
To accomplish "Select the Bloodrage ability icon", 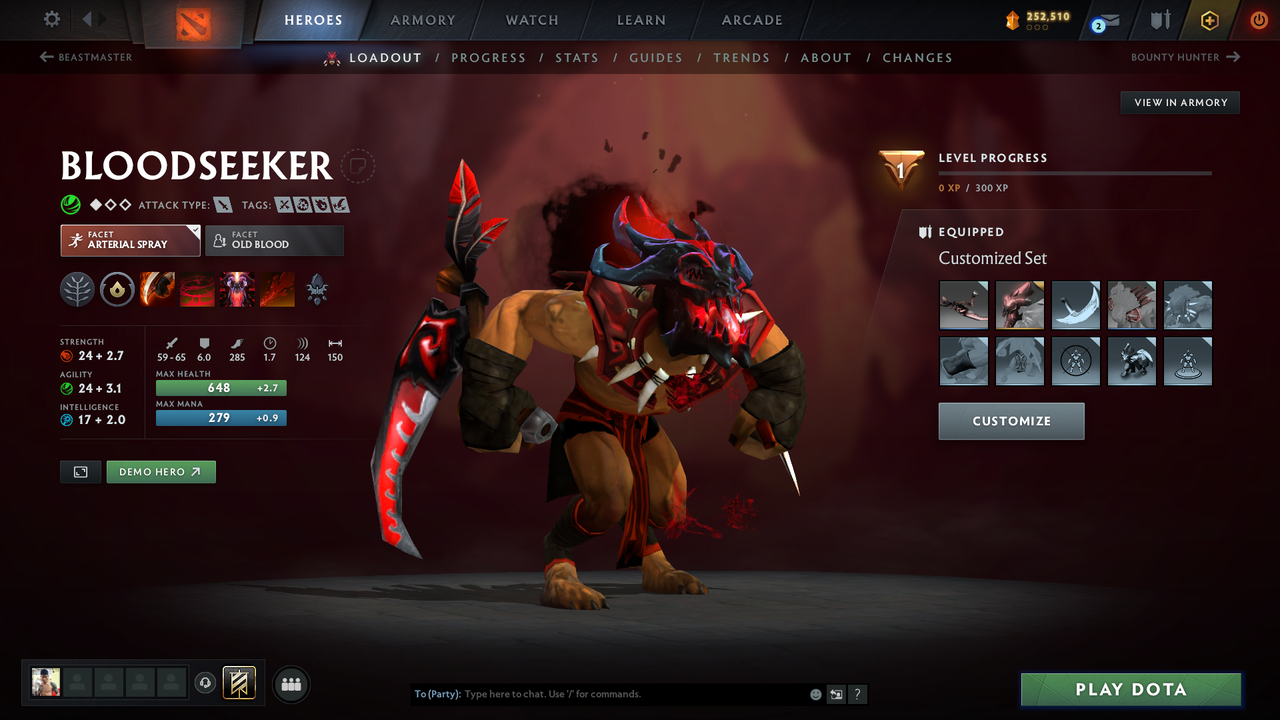I will click(157, 290).
